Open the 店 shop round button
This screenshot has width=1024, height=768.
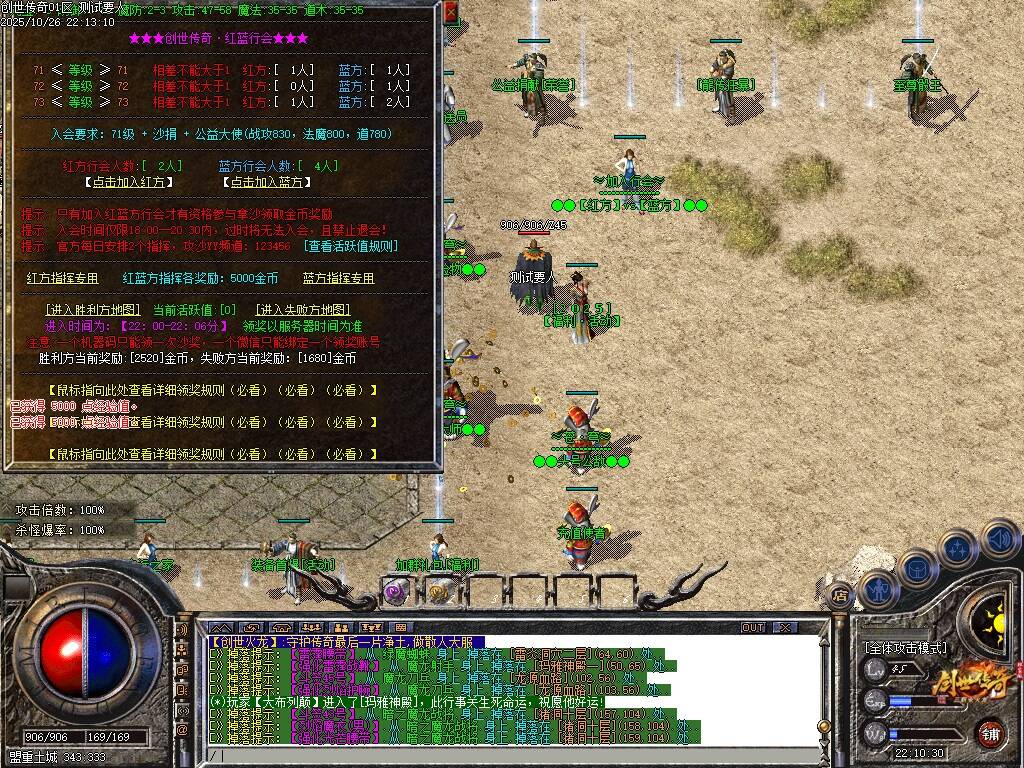click(840, 596)
